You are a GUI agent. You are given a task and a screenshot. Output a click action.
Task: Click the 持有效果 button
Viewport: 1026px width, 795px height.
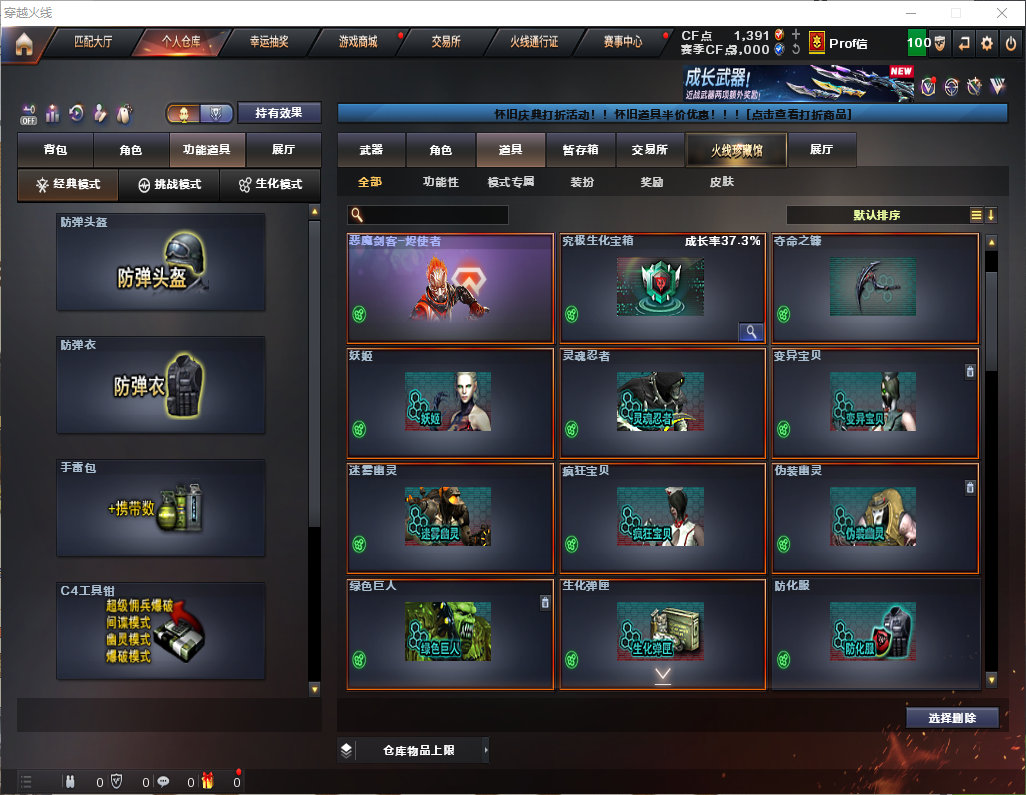280,113
